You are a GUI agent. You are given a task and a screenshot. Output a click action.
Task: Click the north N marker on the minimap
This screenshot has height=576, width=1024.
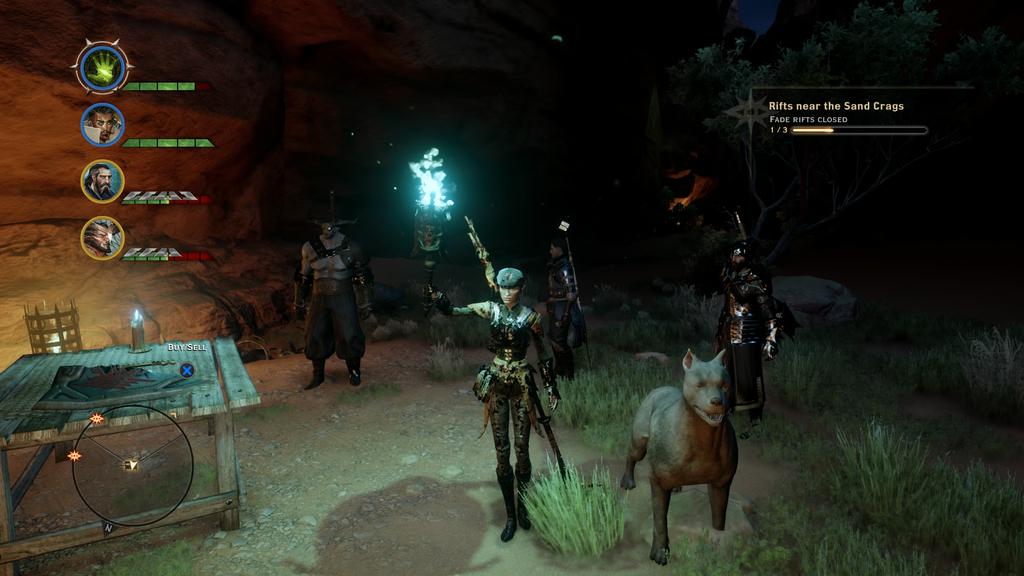[x=107, y=526]
